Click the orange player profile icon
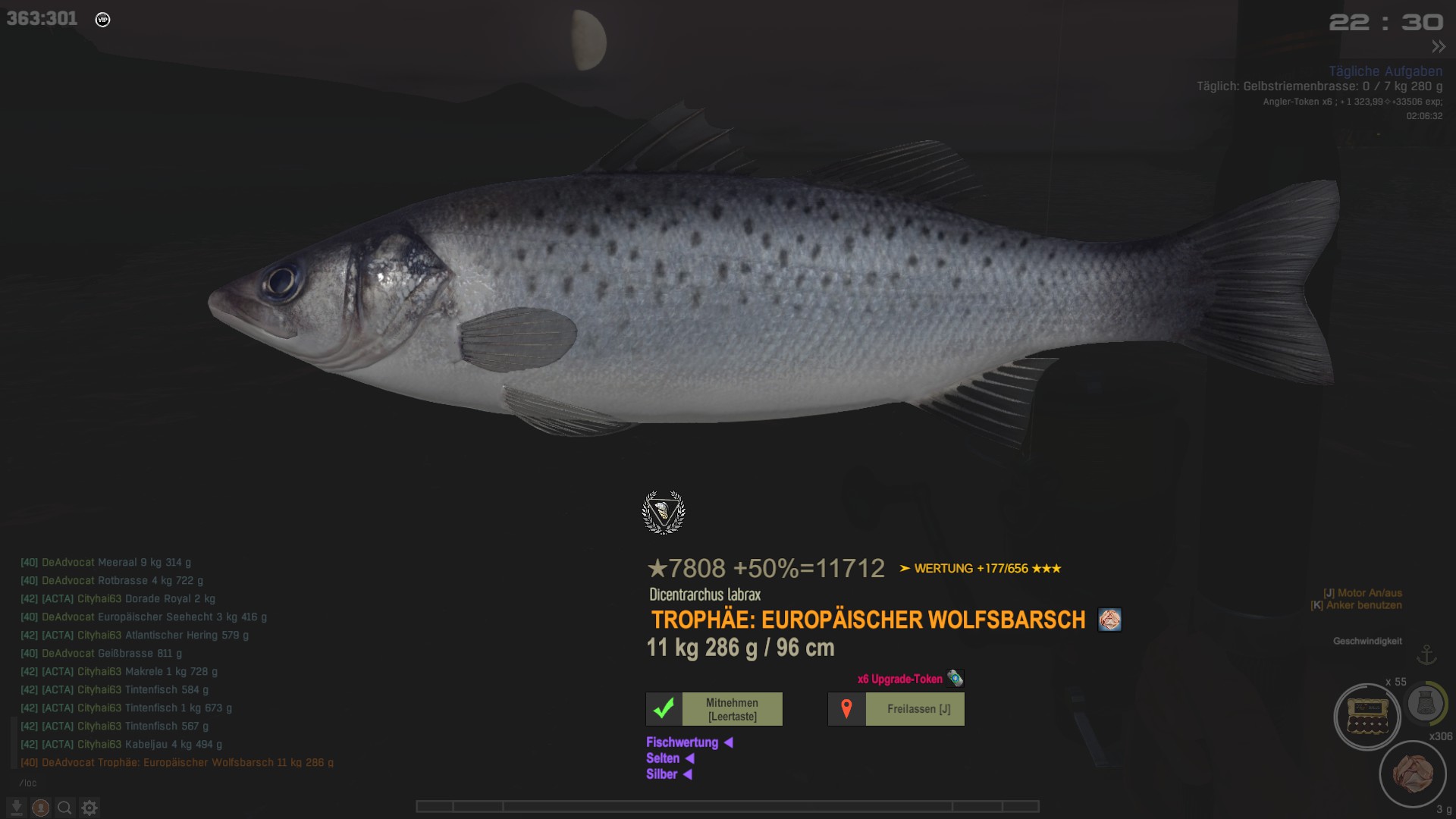 tap(41, 808)
